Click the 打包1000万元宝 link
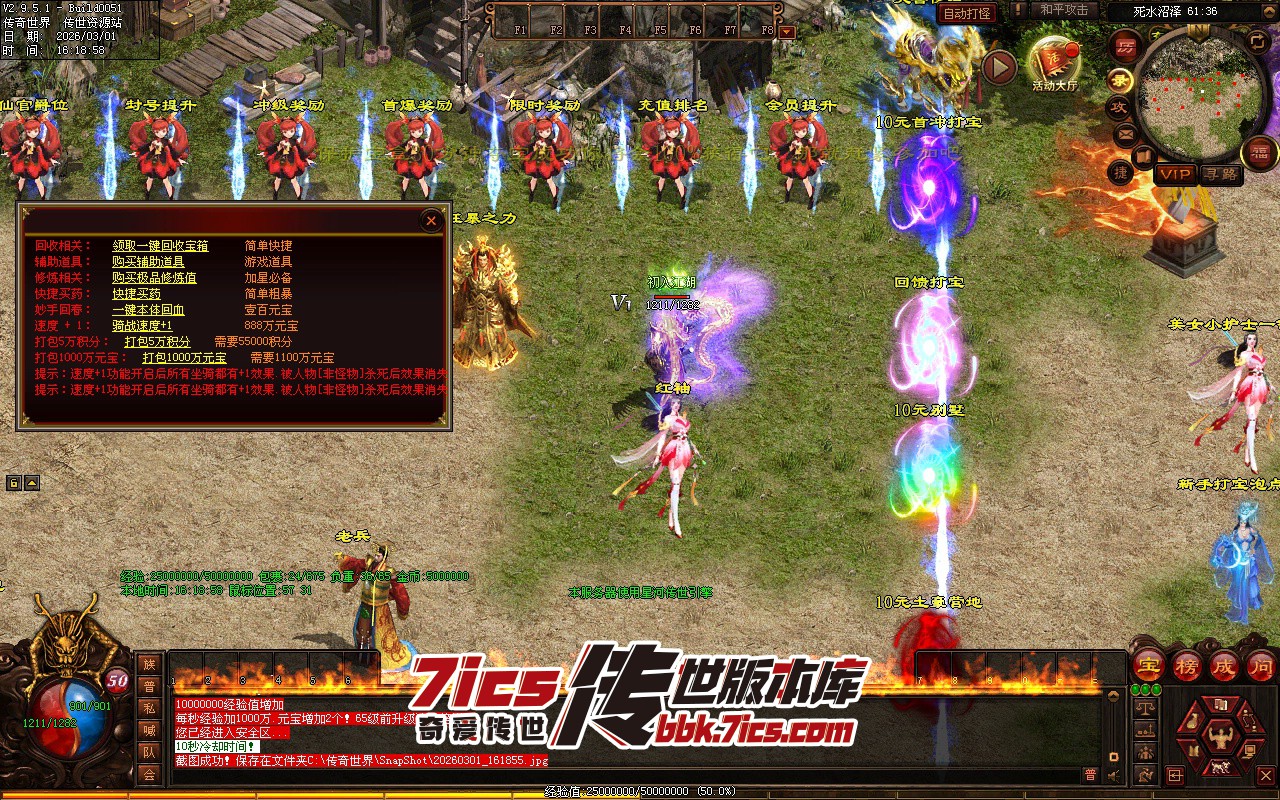The image size is (1280, 800). pos(184,358)
